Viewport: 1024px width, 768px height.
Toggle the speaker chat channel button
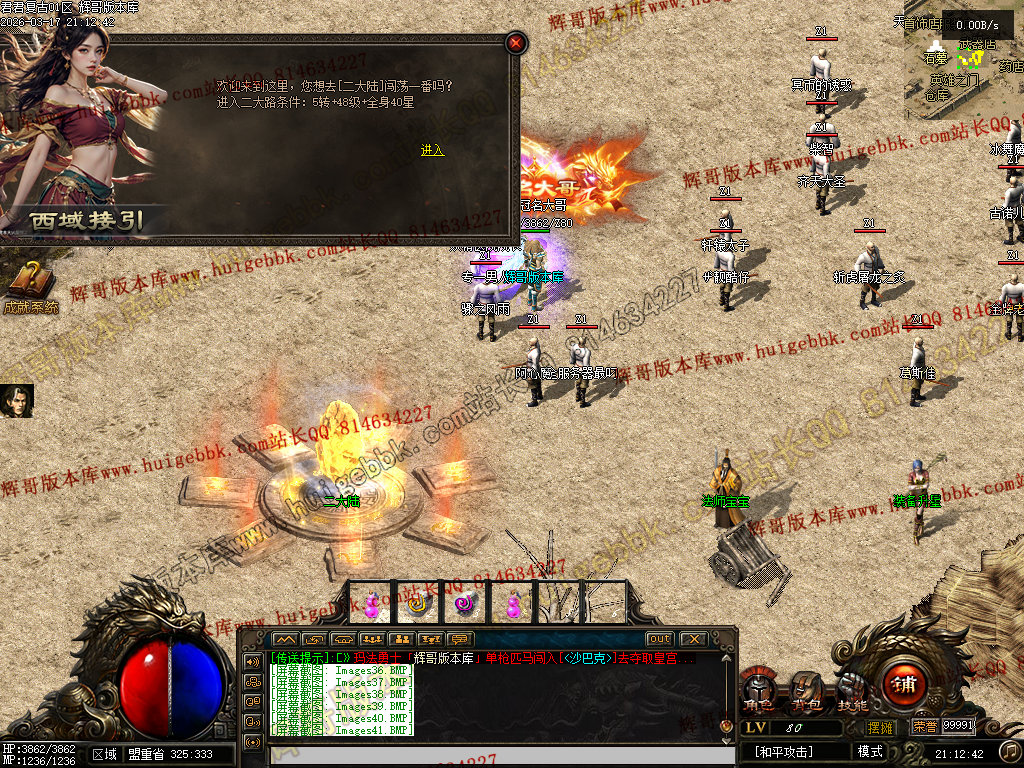(251, 661)
